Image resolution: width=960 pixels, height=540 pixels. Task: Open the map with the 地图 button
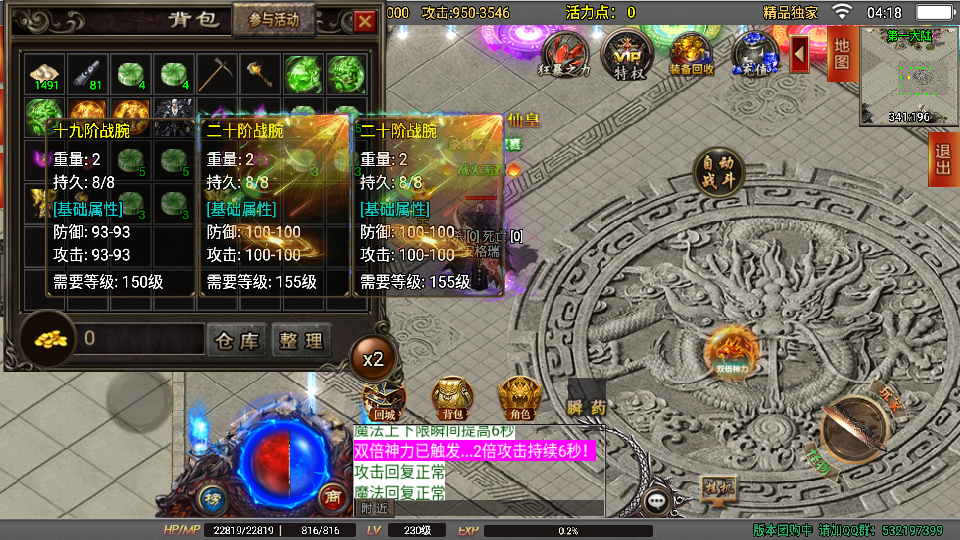click(841, 54)
